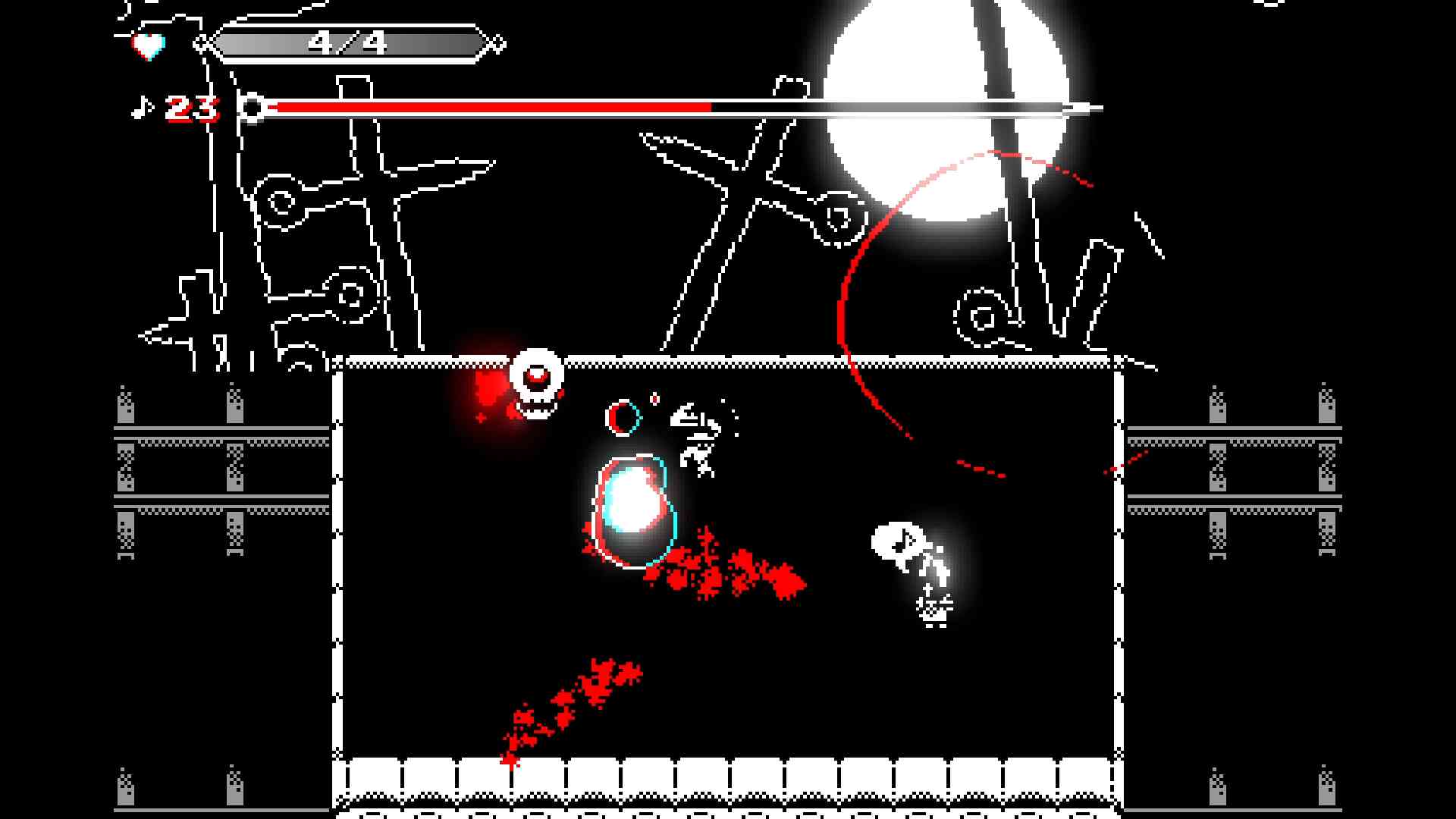This screenshot has width=1456, height=819.
Task: Click the small grave marker at far left
Action: coord(190,318)
